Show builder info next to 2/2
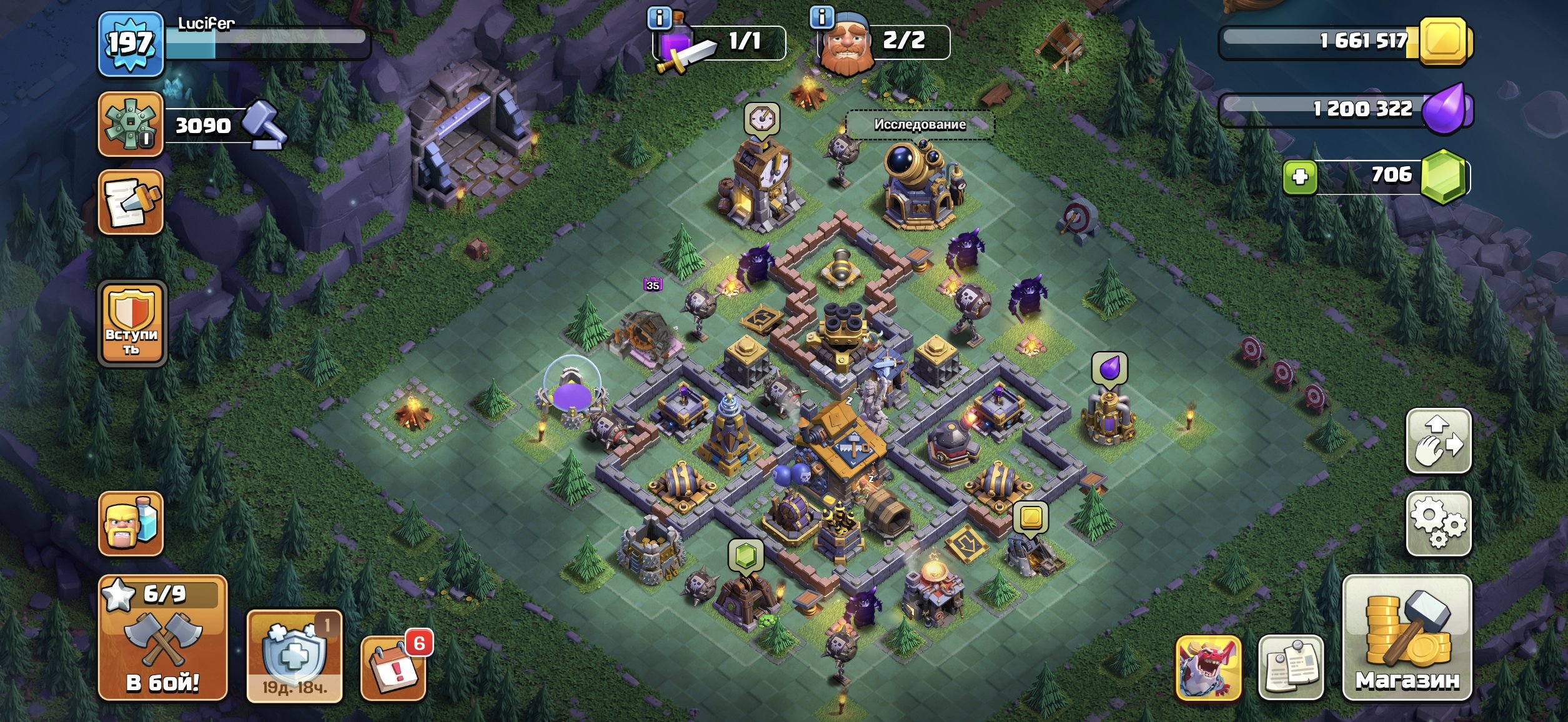Viewport: 1568px width, 722px height. [821, 17]
